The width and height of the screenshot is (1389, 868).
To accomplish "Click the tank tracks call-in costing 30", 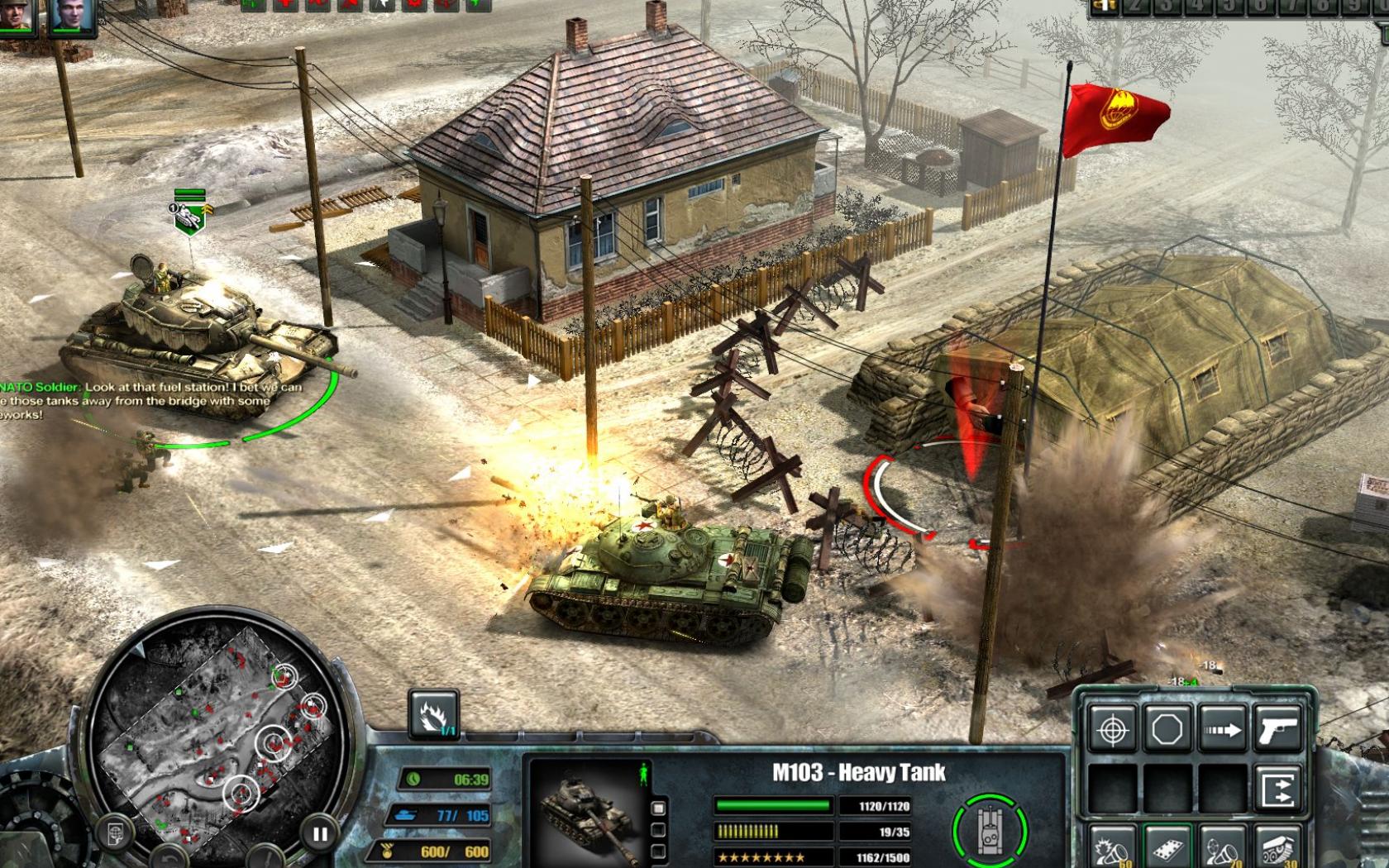I will click(1277, 848).
